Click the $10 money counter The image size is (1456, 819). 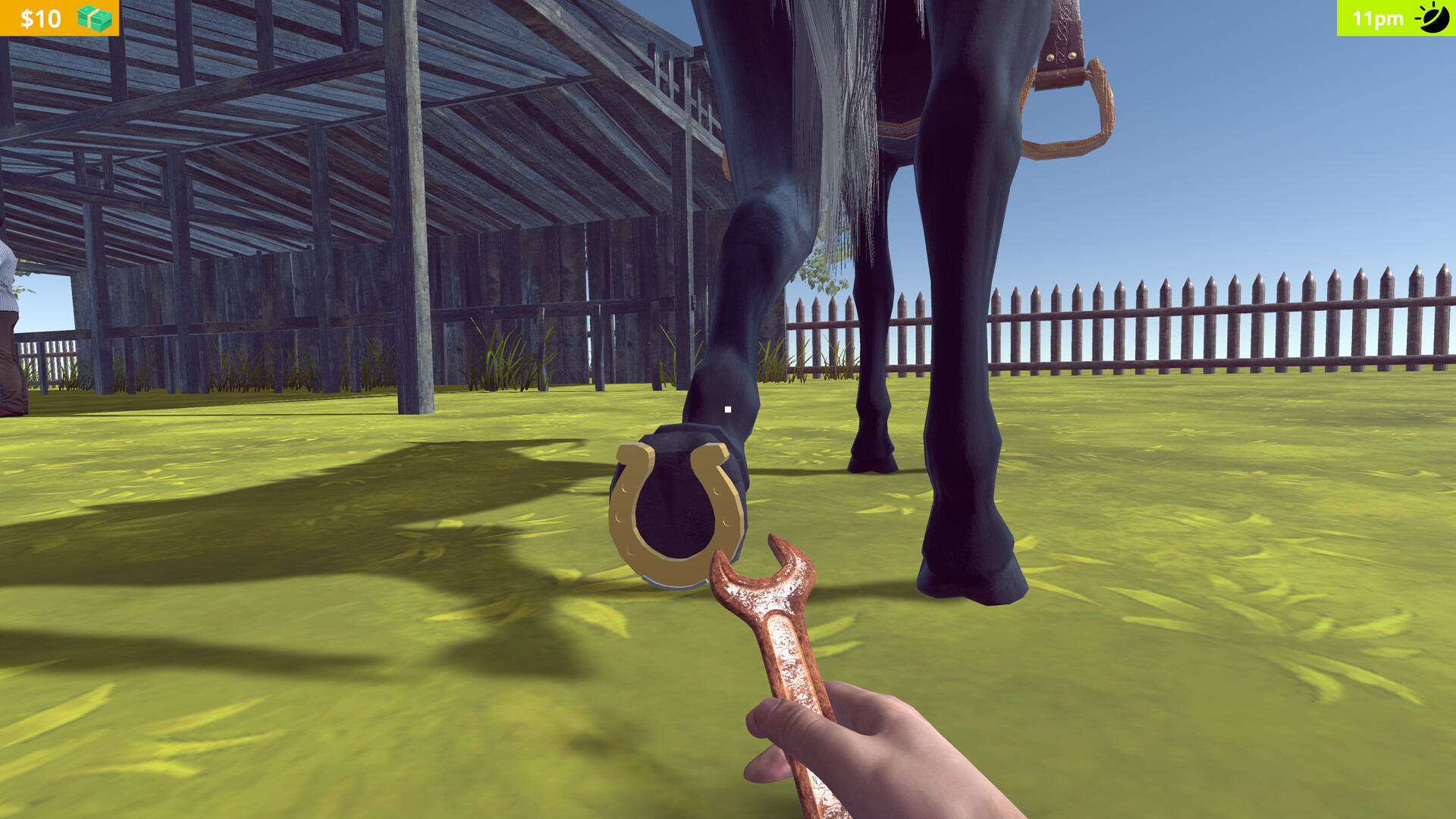[x=39, y=17]
